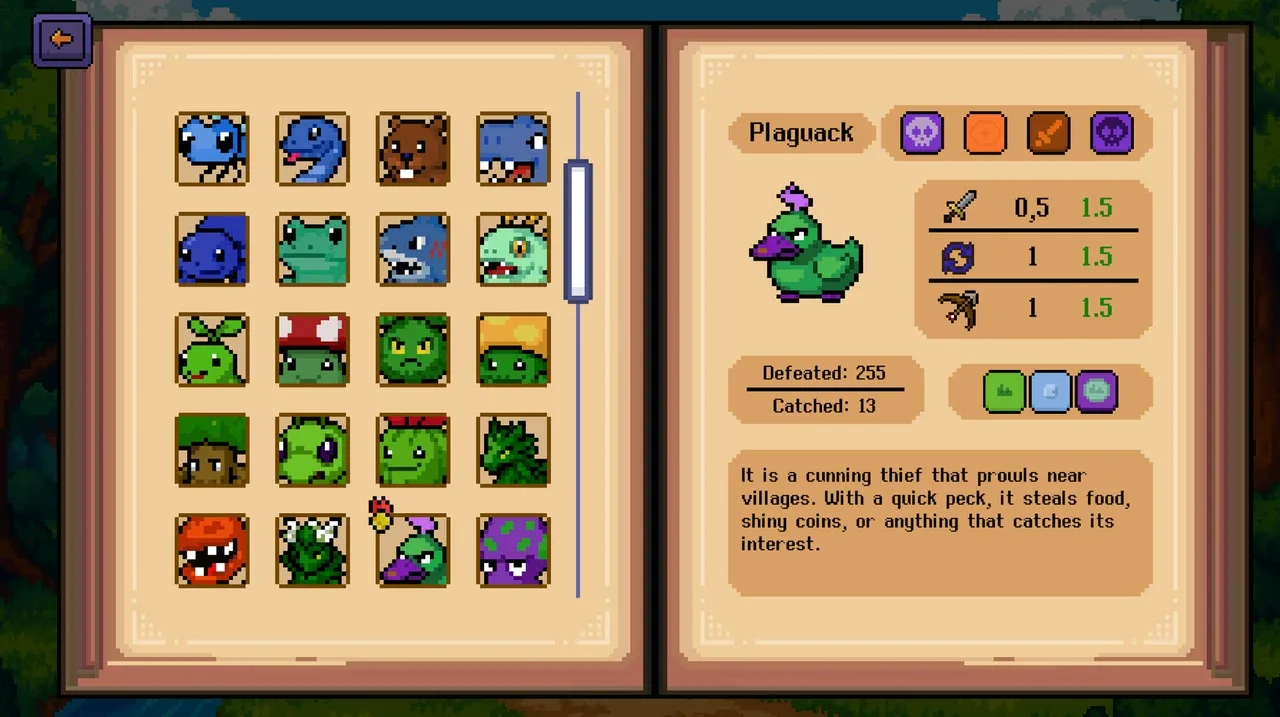Select the green dragon portrait
Image resolution: width=1280 pixels, height=717 pixels.
pyautogui.click(x=513, y=450)
